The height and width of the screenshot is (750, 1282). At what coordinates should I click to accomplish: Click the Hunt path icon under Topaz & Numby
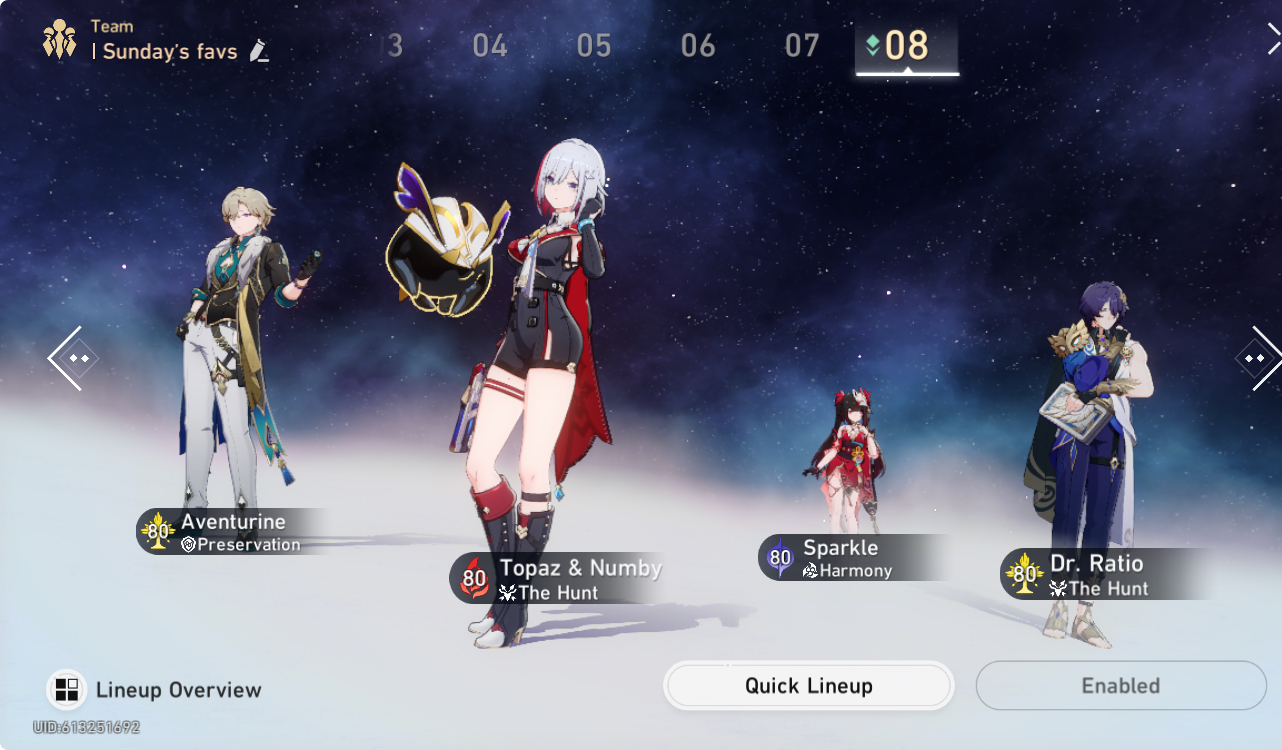coord(508,590)
